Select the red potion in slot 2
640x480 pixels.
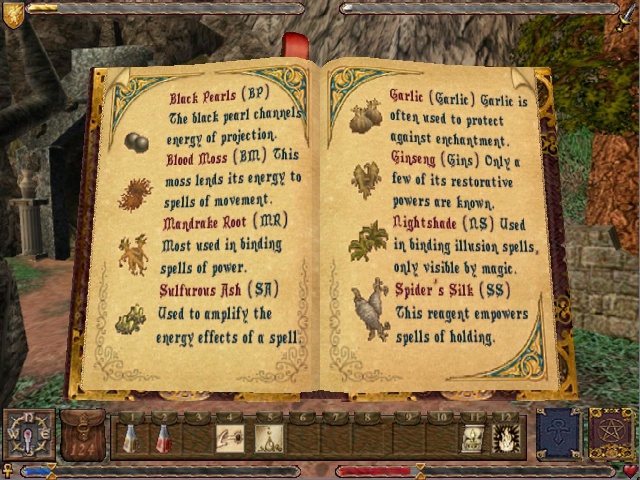coord(162,437)
